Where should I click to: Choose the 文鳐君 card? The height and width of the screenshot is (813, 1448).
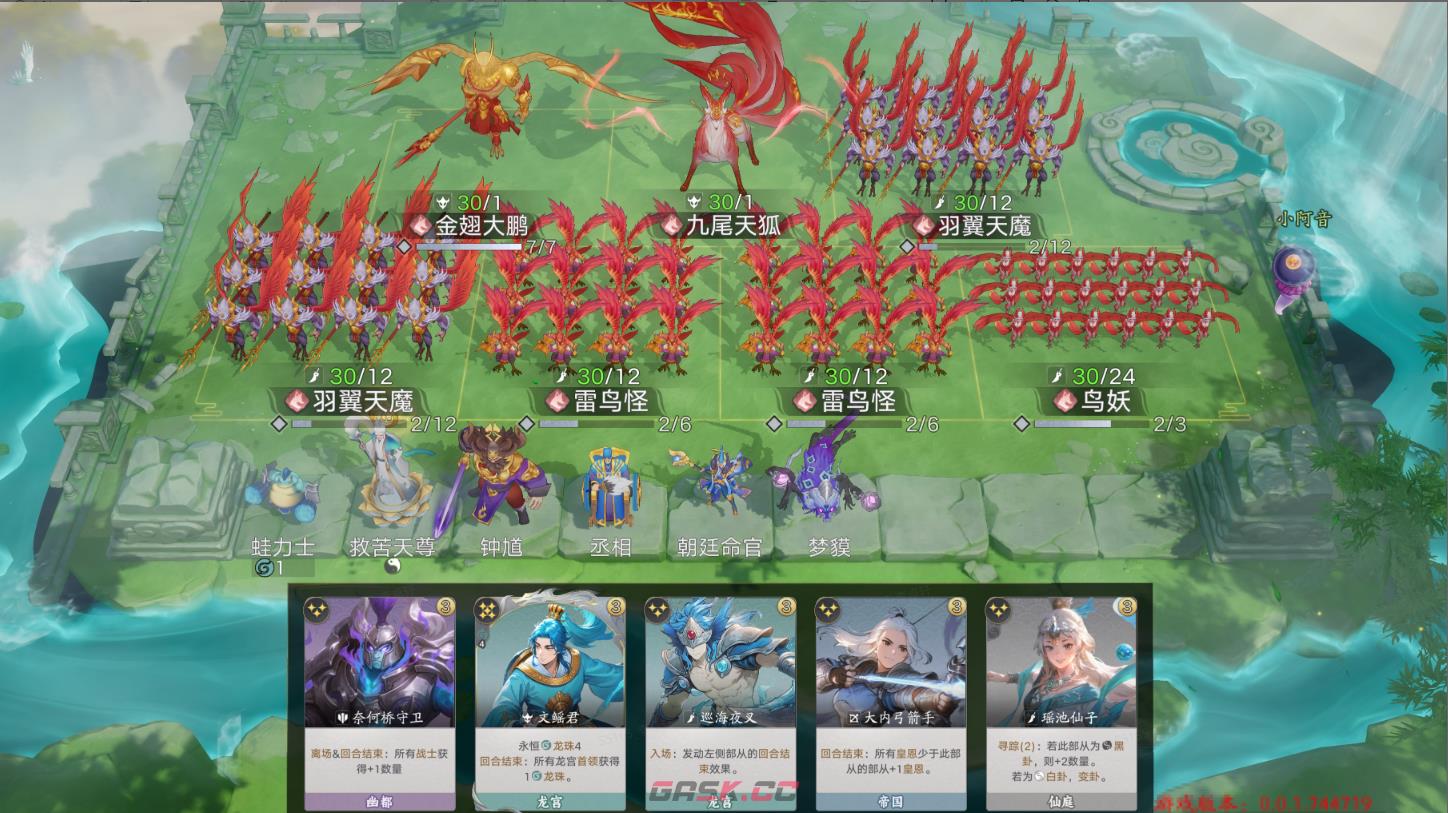point(549,700)
